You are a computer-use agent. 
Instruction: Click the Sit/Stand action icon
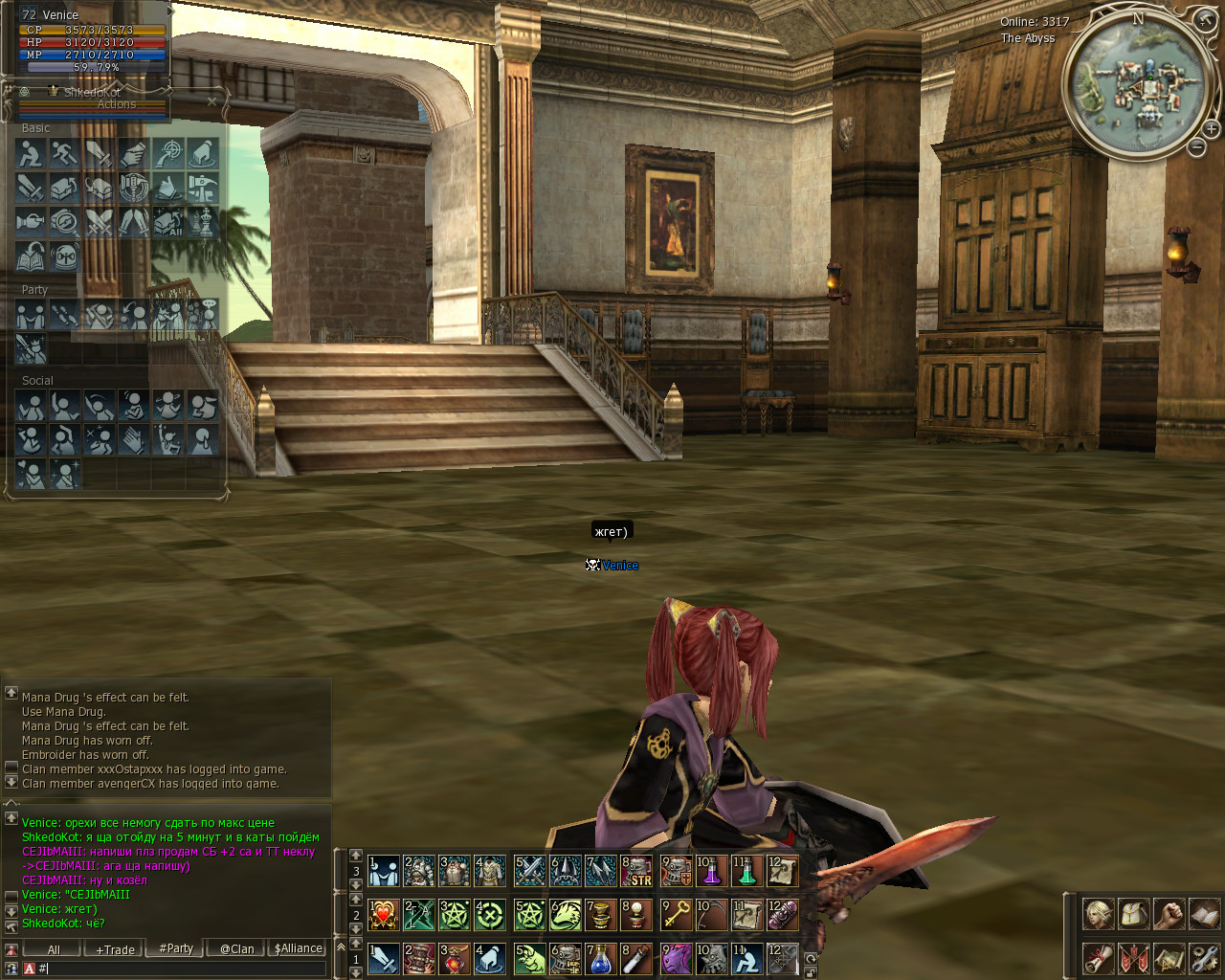(x=31, y=153)
